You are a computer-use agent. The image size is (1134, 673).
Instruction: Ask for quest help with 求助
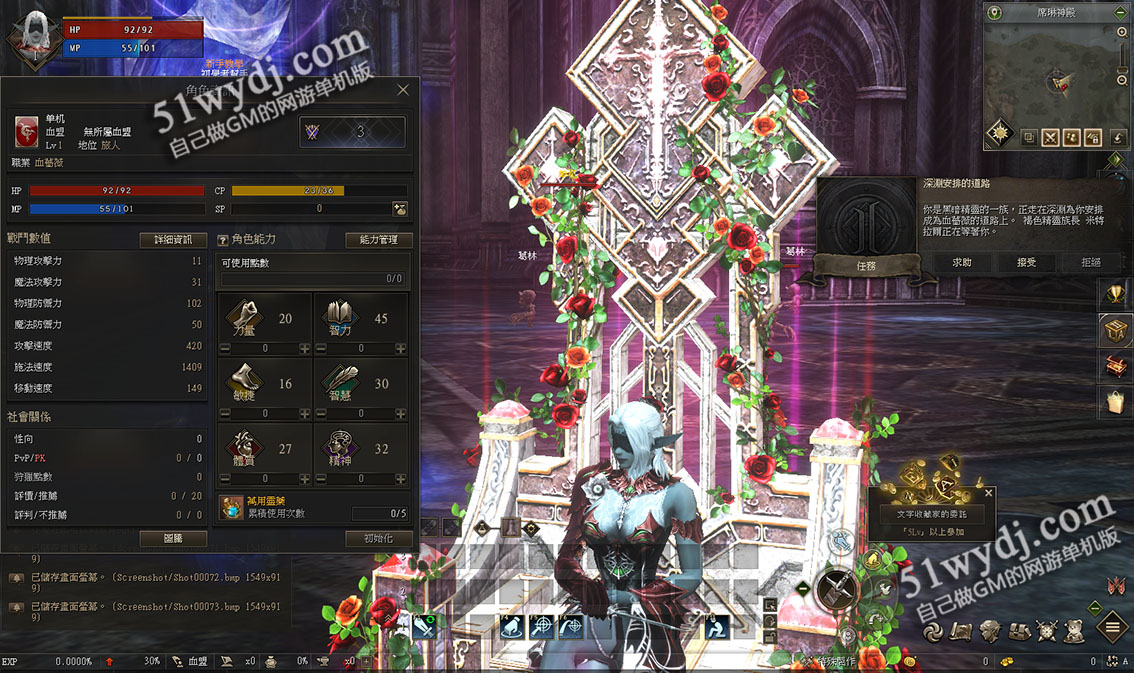[961, 262]
